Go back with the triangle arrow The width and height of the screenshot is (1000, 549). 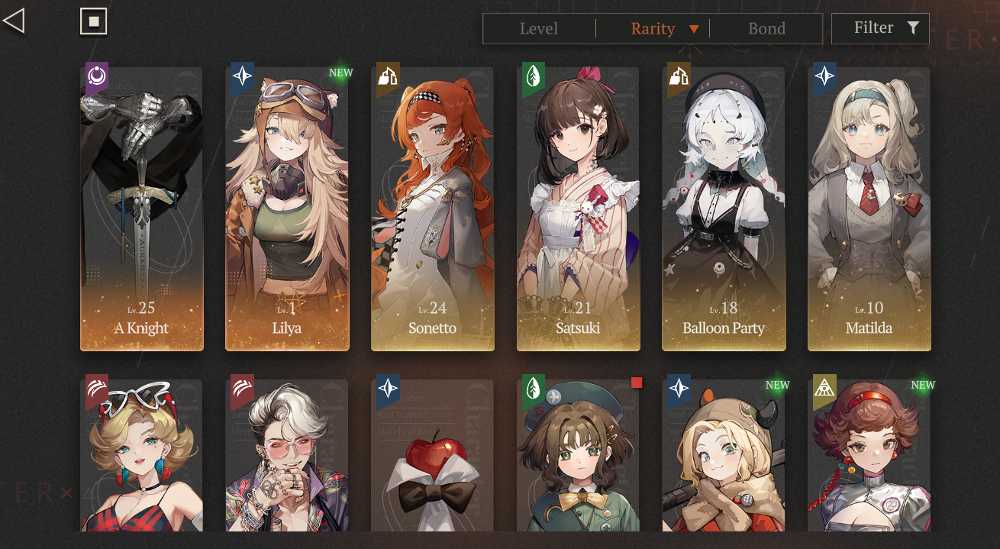click(14, 20)
